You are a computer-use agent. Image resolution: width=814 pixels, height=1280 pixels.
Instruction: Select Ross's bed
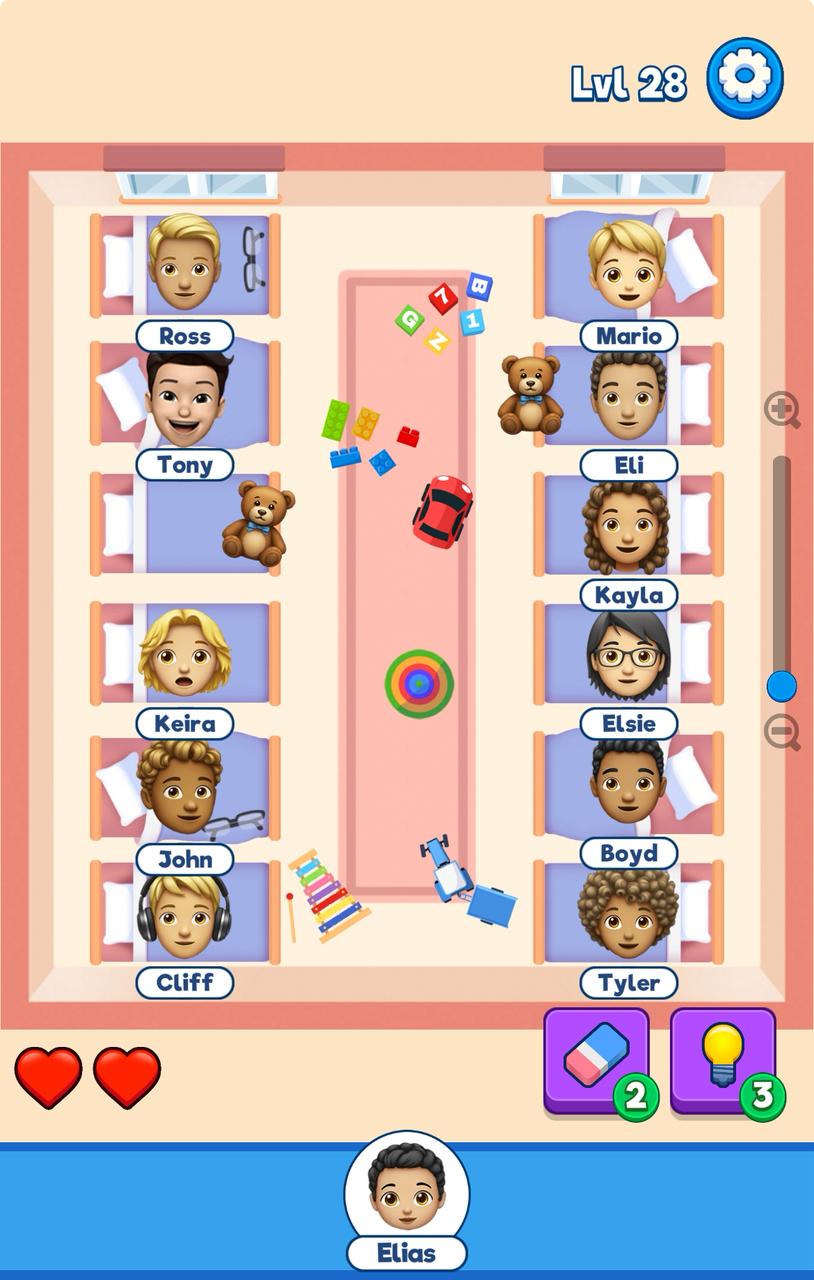point(185,266)
